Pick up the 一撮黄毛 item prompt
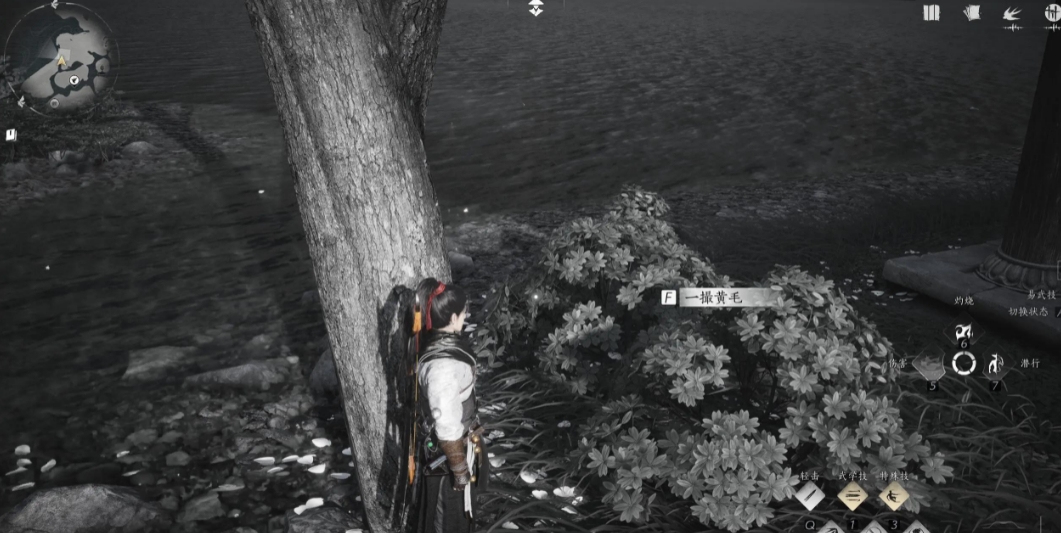The height and width of the screenshot is (533, 1061). [720, 297]
